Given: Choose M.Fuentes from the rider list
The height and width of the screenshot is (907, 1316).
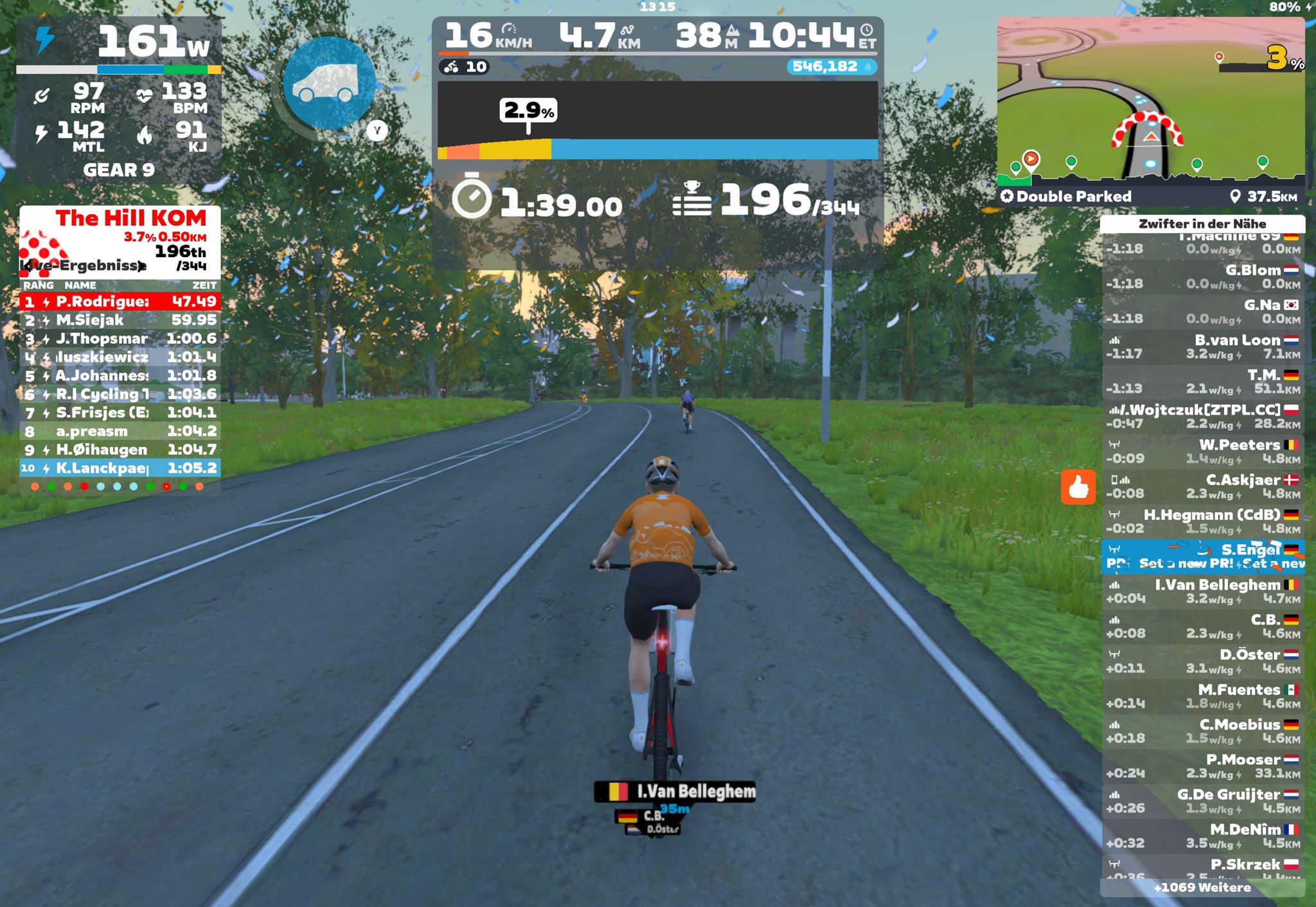Looking at the screenshot, I should 1202,696.
